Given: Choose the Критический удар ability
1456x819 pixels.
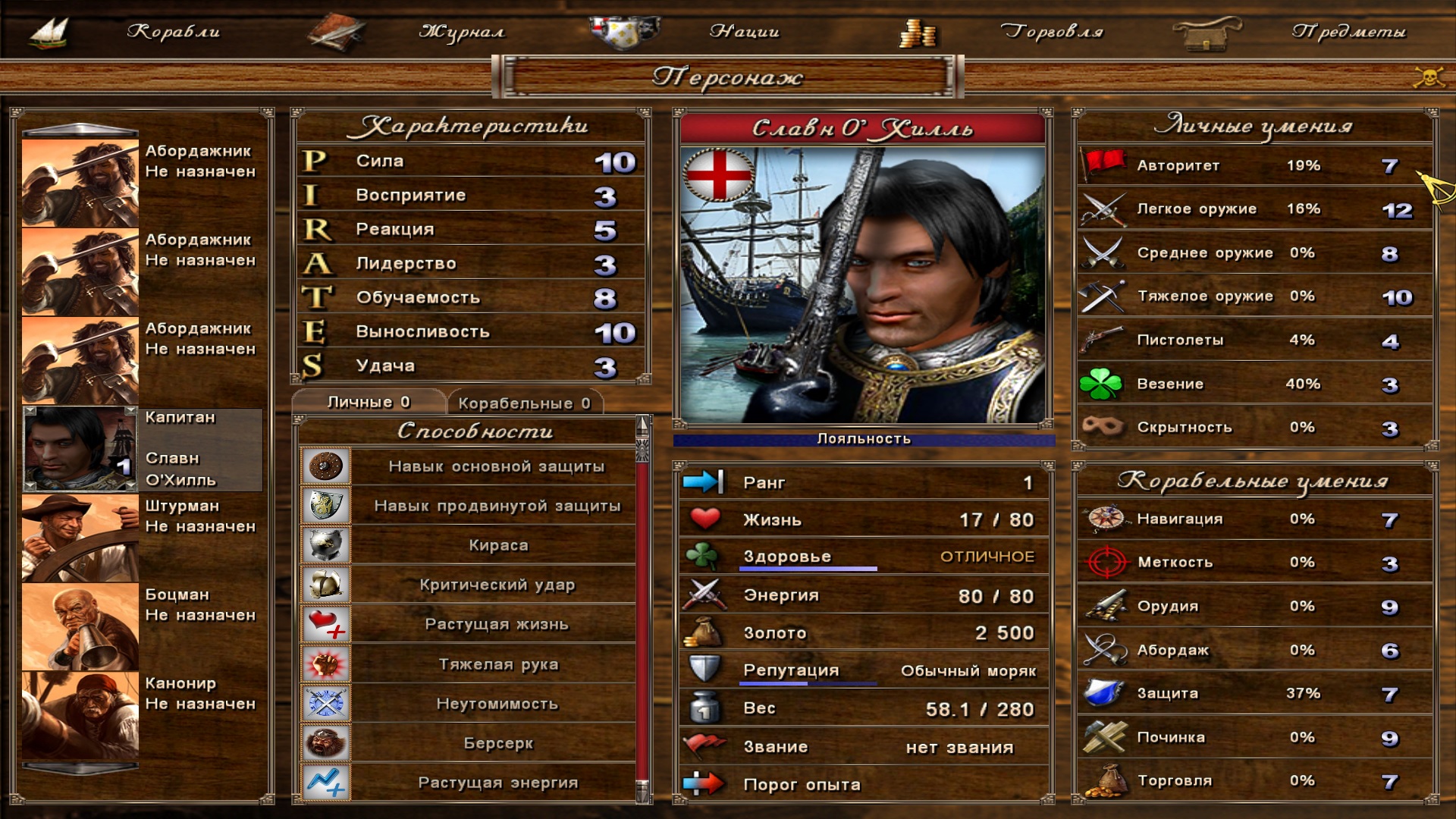Looking at the screenshot, I should pyautogui.click(x=497, y=585).
